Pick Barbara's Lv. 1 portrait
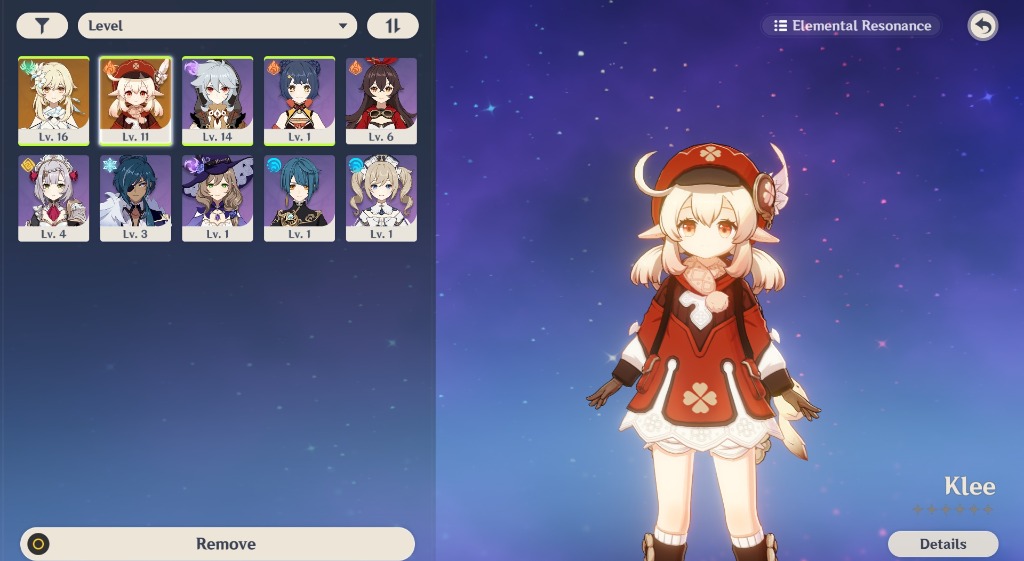1024x561 pixels. coord(381,198)
